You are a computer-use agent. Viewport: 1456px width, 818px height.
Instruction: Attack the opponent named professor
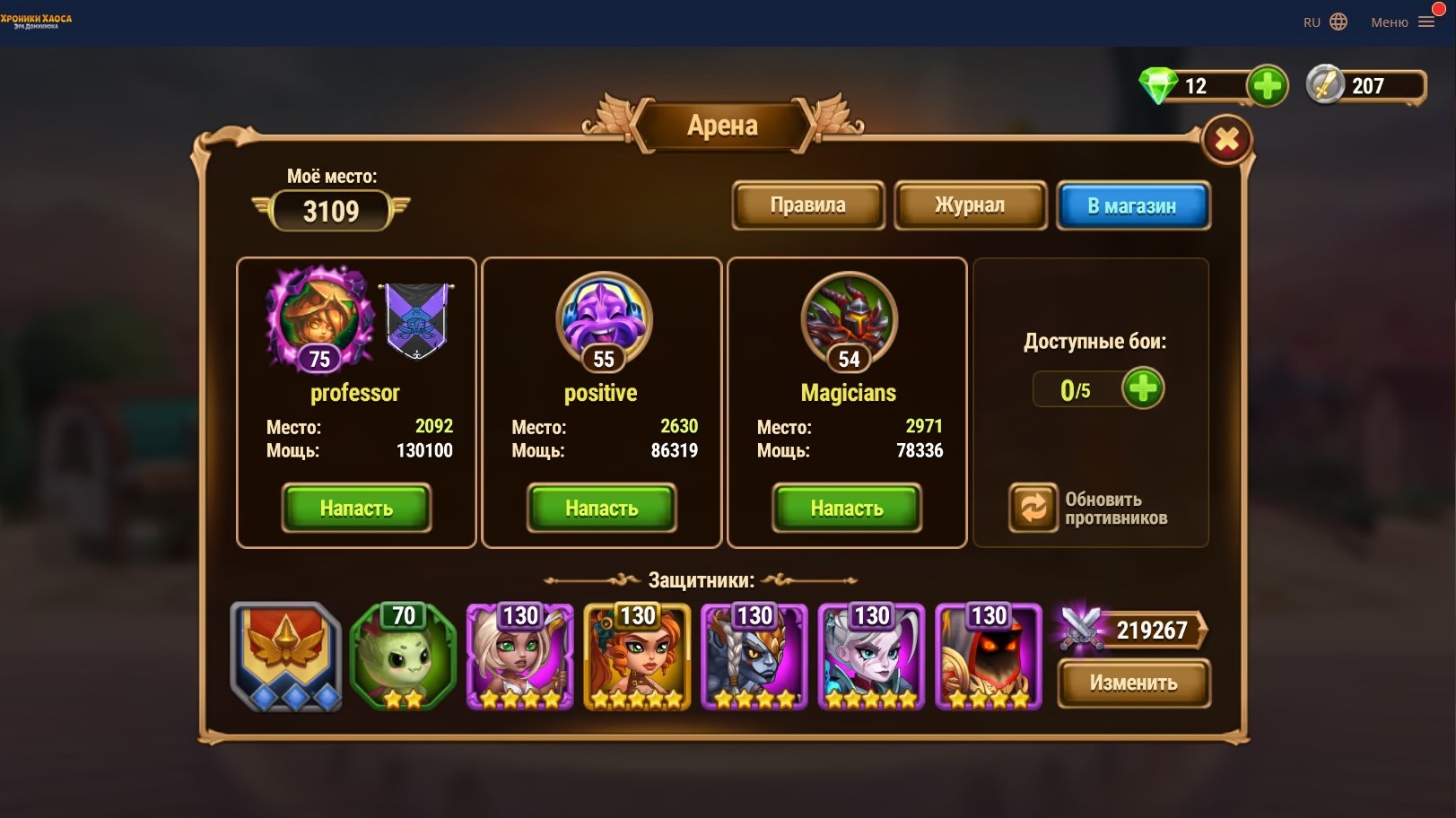[356, 508]
